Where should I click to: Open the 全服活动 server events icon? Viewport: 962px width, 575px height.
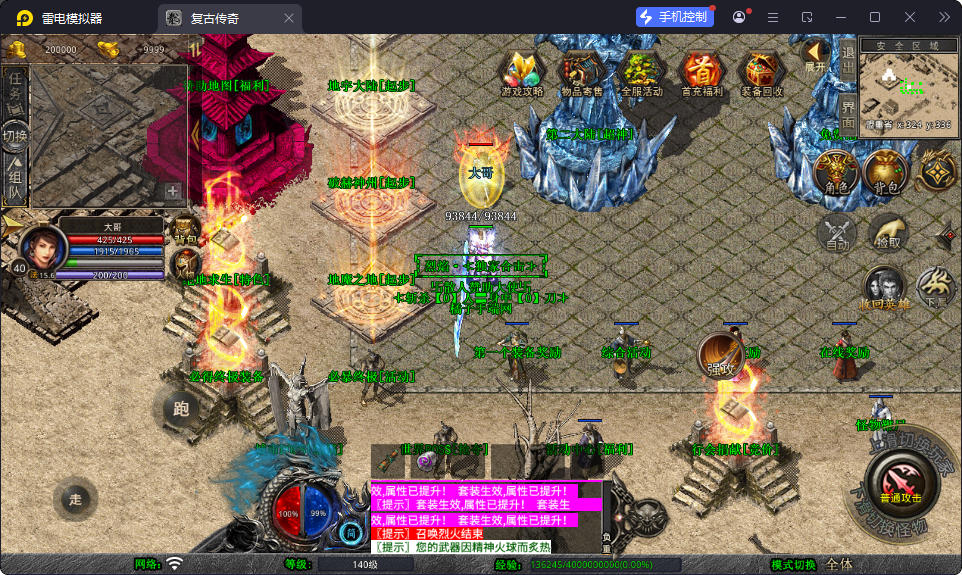click(641, 73)
